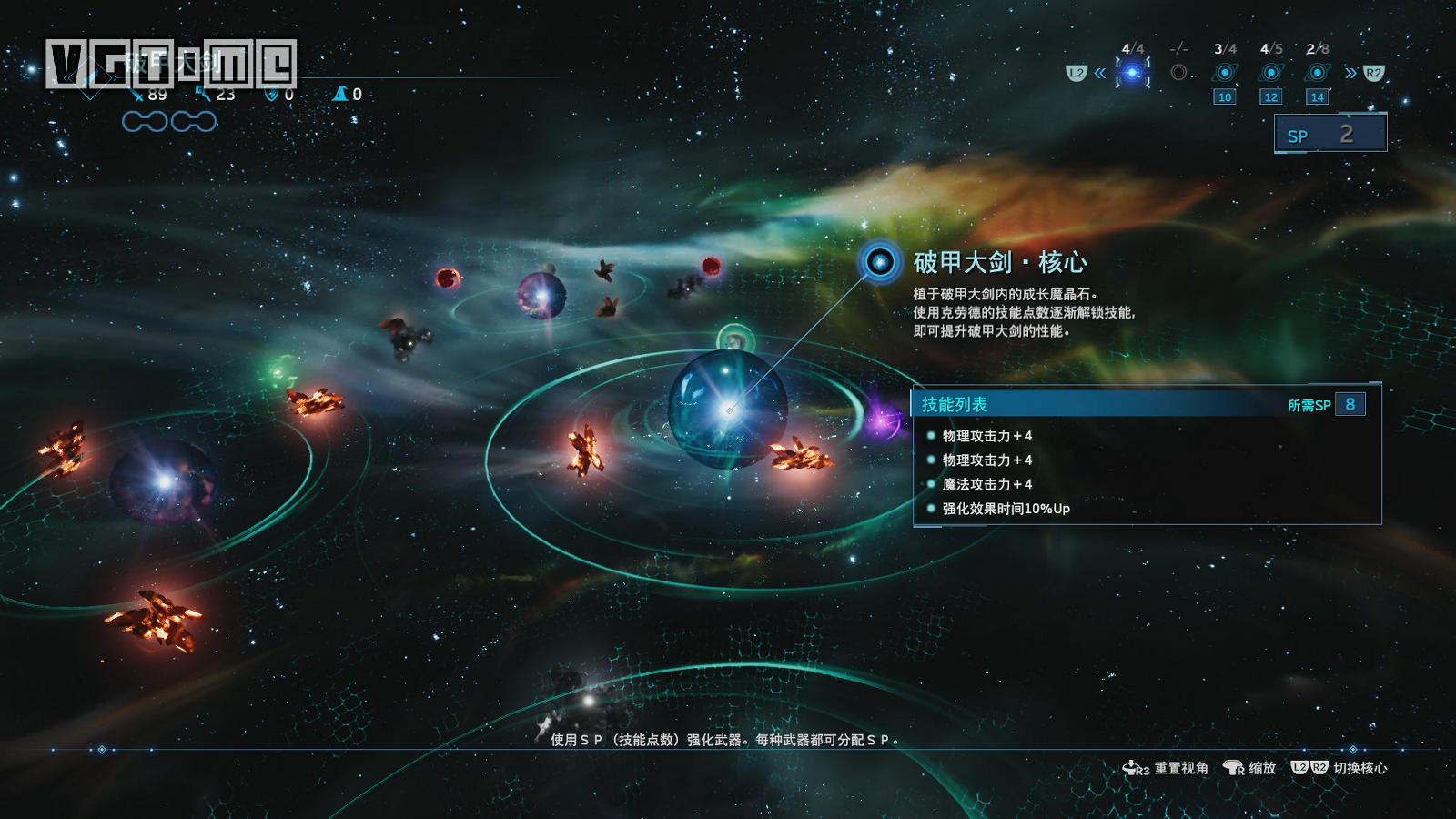Click the 破甲大剑・核心 title
This screenshot has width=1456, height=819.
click(x=1001, y=265)
